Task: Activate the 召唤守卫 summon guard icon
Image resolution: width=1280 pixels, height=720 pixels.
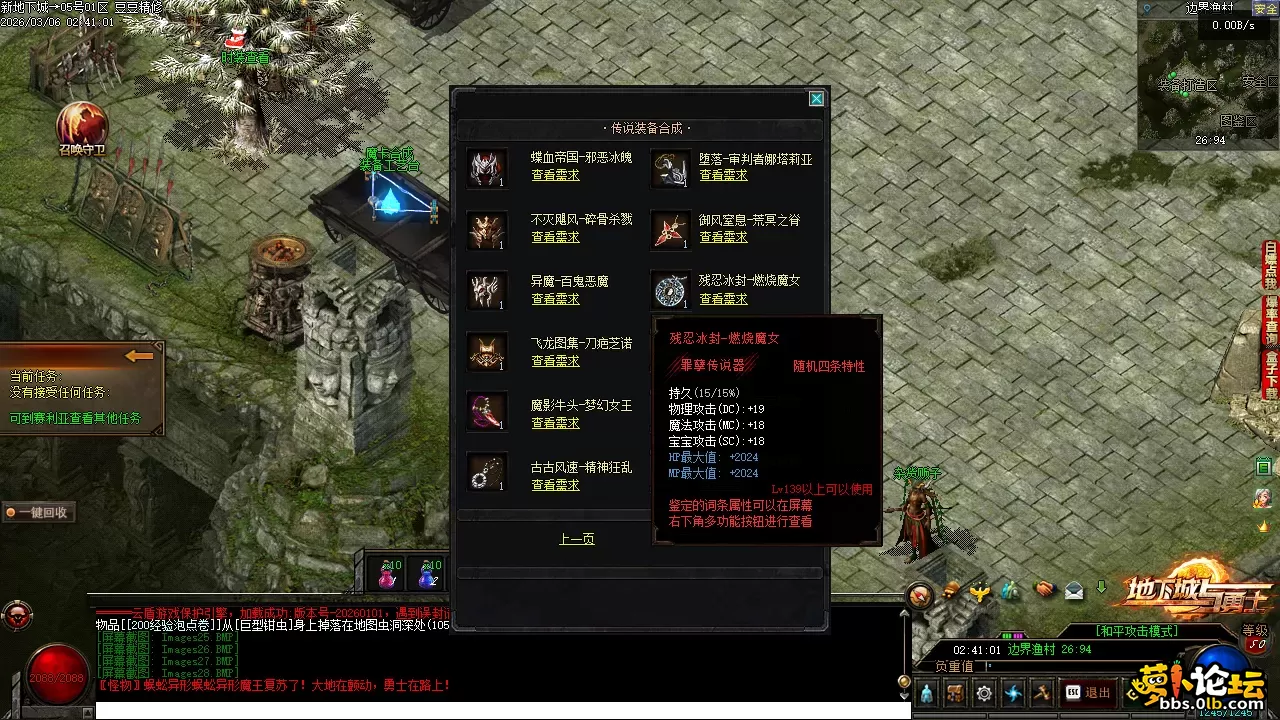Action: [x=81, y=125]
